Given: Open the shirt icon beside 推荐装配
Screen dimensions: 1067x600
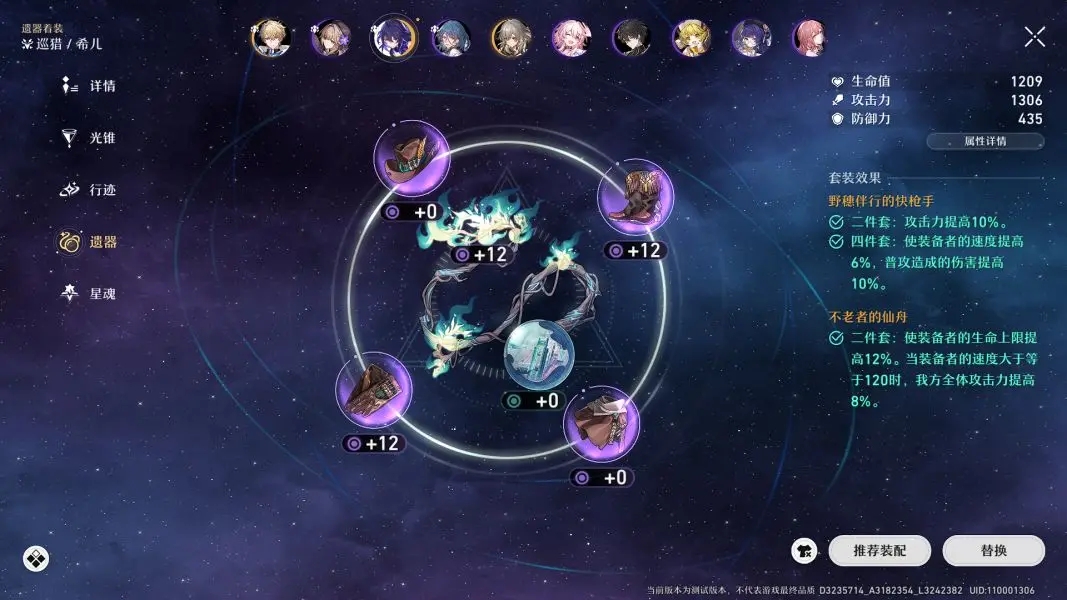Looking at the screenshot, I should 805,550.
